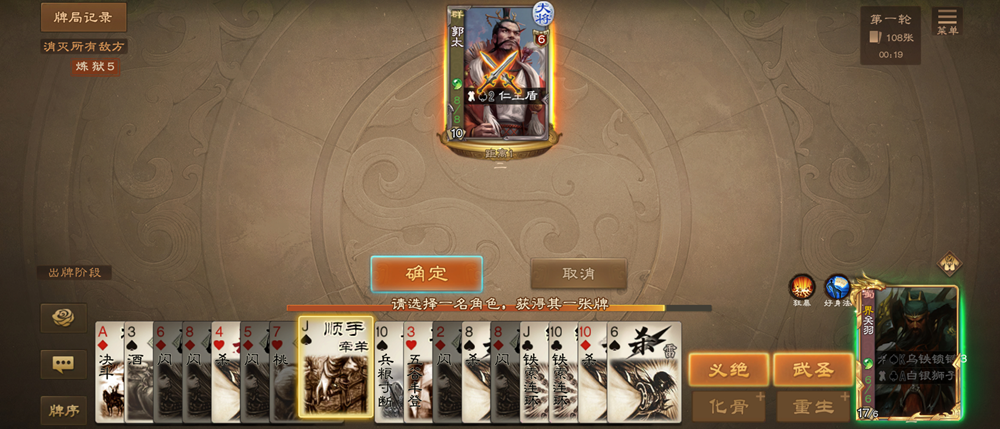Image resolution: width=1000 pixels, height=429 pixels.
Task: Choose the 3 of spades 酒 card
Action: pyautogui.click(x=137, y=370)
